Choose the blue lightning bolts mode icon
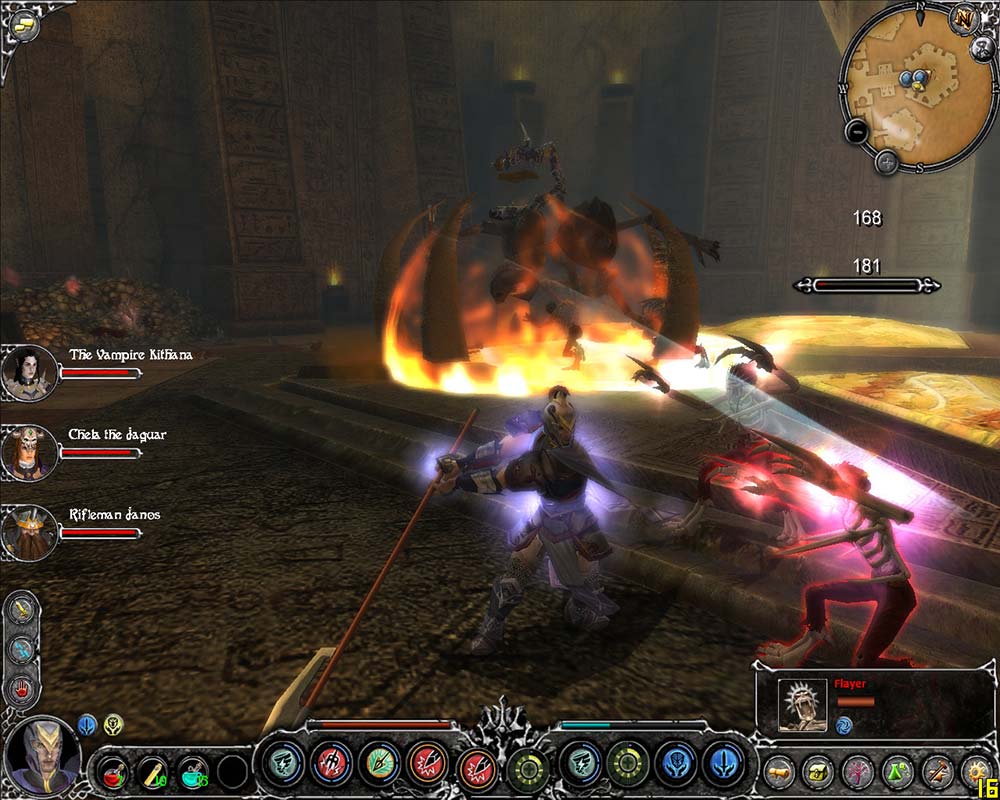The width and height of the screenshot is (1000, 800). point(22,650)
